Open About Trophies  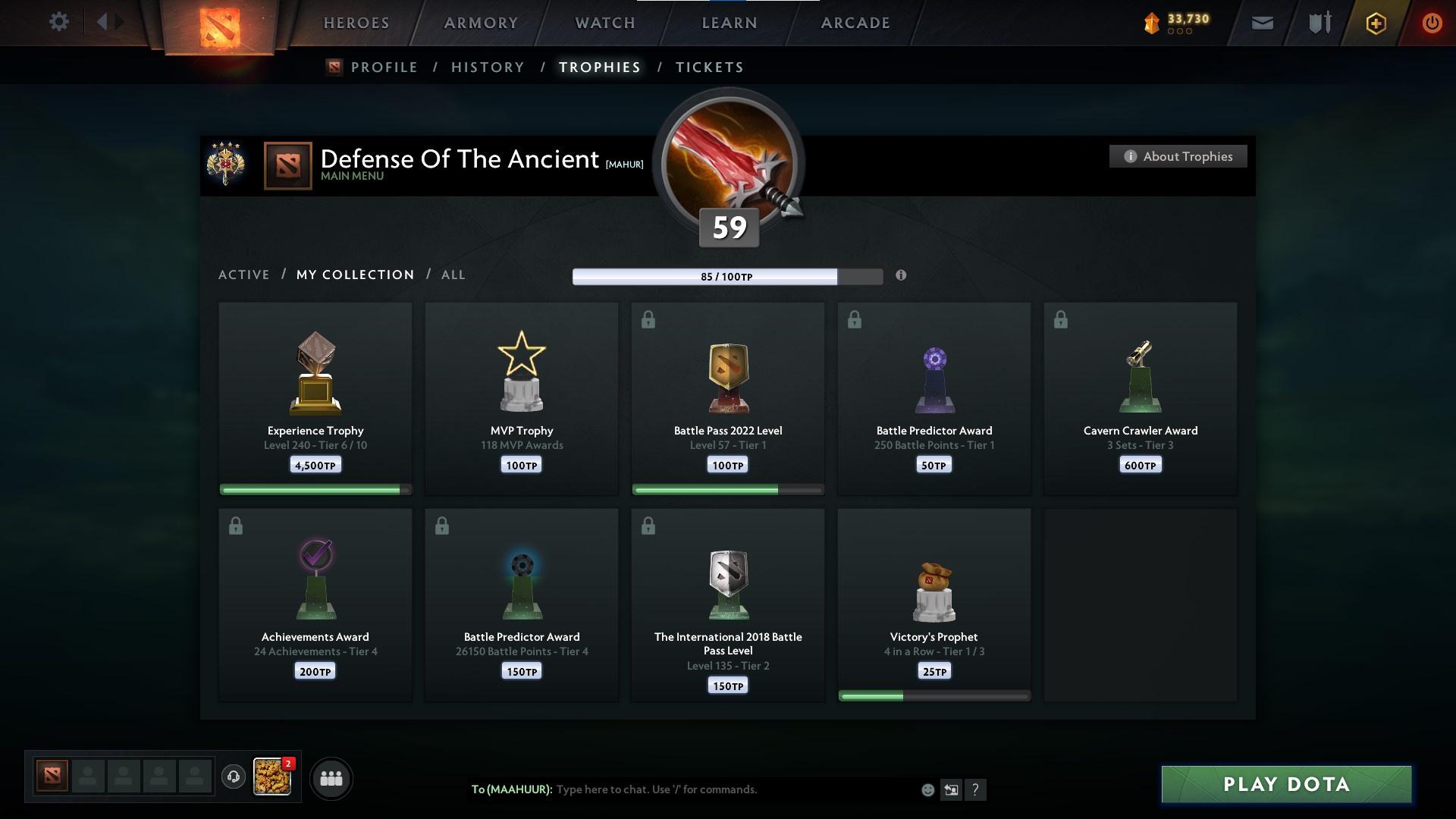tap(1178, 156)
